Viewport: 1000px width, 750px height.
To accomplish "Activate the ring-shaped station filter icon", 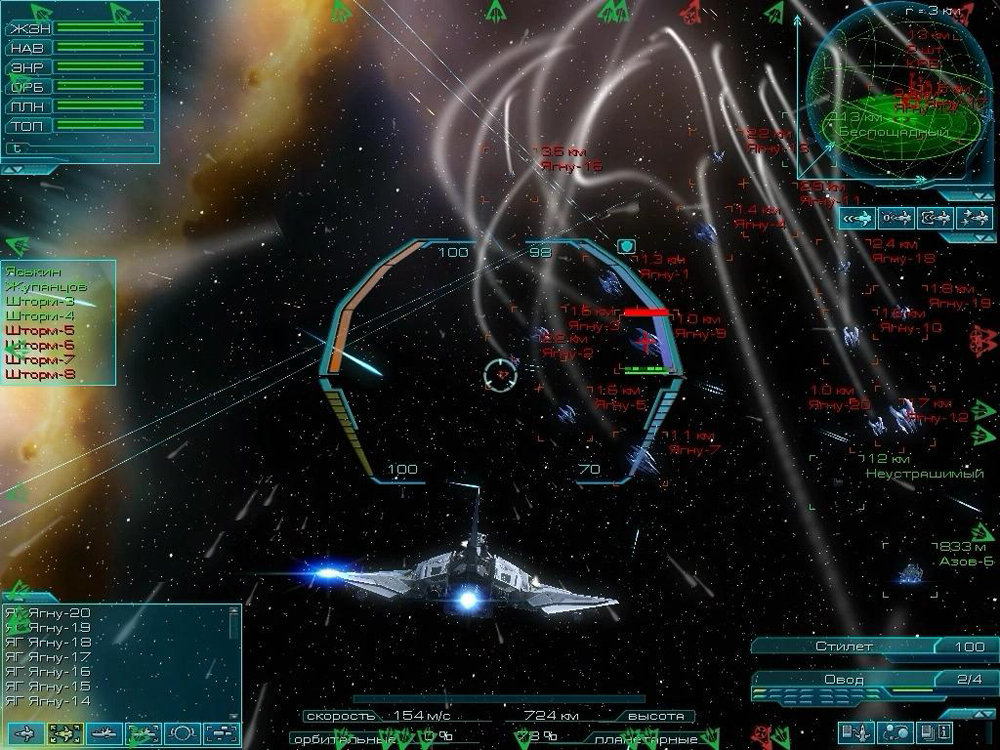I will pyautogui.click(x=183, y=733).
